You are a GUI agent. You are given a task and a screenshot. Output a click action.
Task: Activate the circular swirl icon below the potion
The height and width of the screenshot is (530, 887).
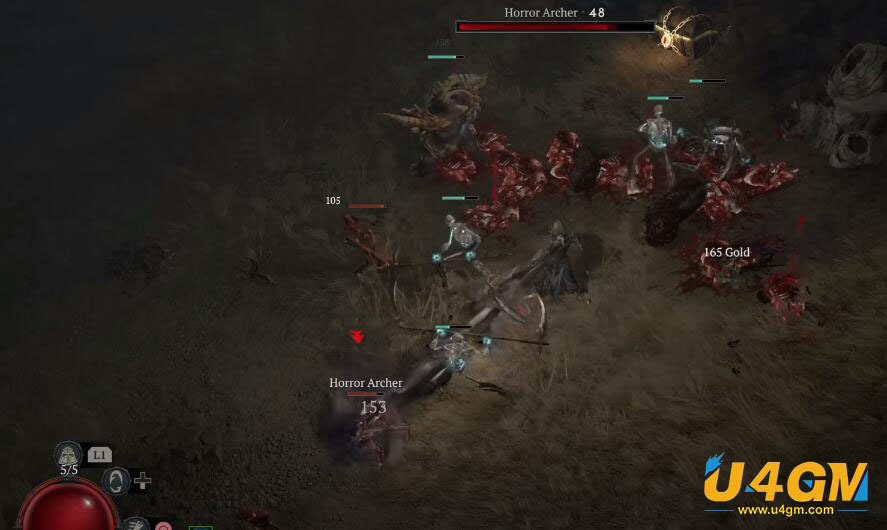click(x=116, y=481)
